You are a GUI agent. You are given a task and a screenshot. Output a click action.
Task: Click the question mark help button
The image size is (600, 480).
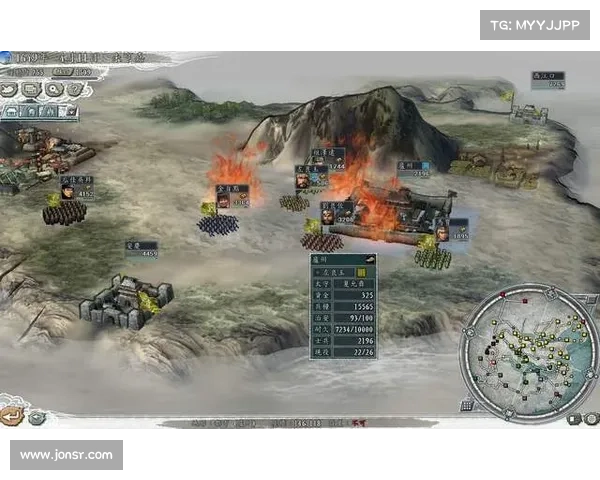pos(74,88)
